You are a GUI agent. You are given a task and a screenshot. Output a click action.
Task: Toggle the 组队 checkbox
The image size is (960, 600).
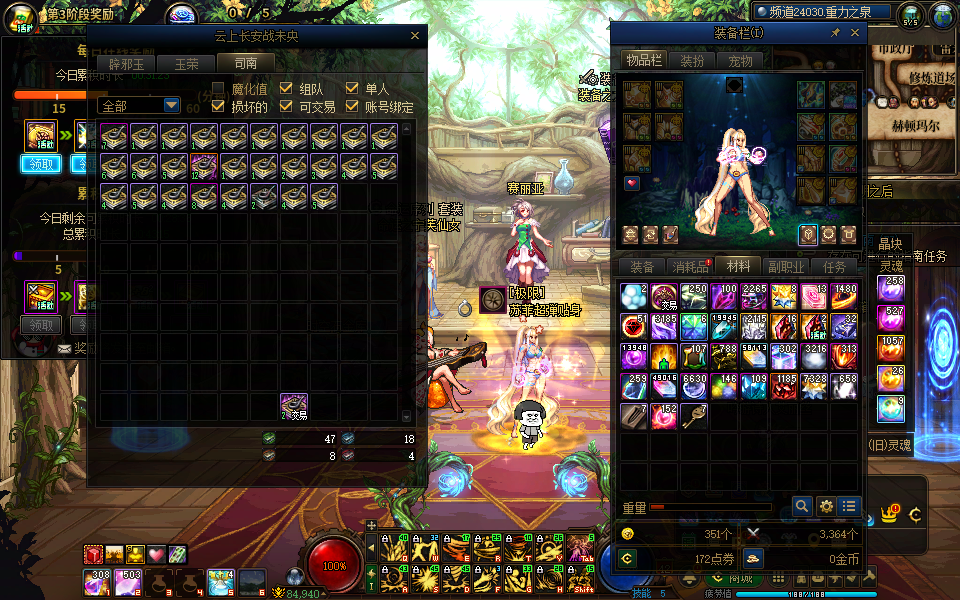coord(286,89)
